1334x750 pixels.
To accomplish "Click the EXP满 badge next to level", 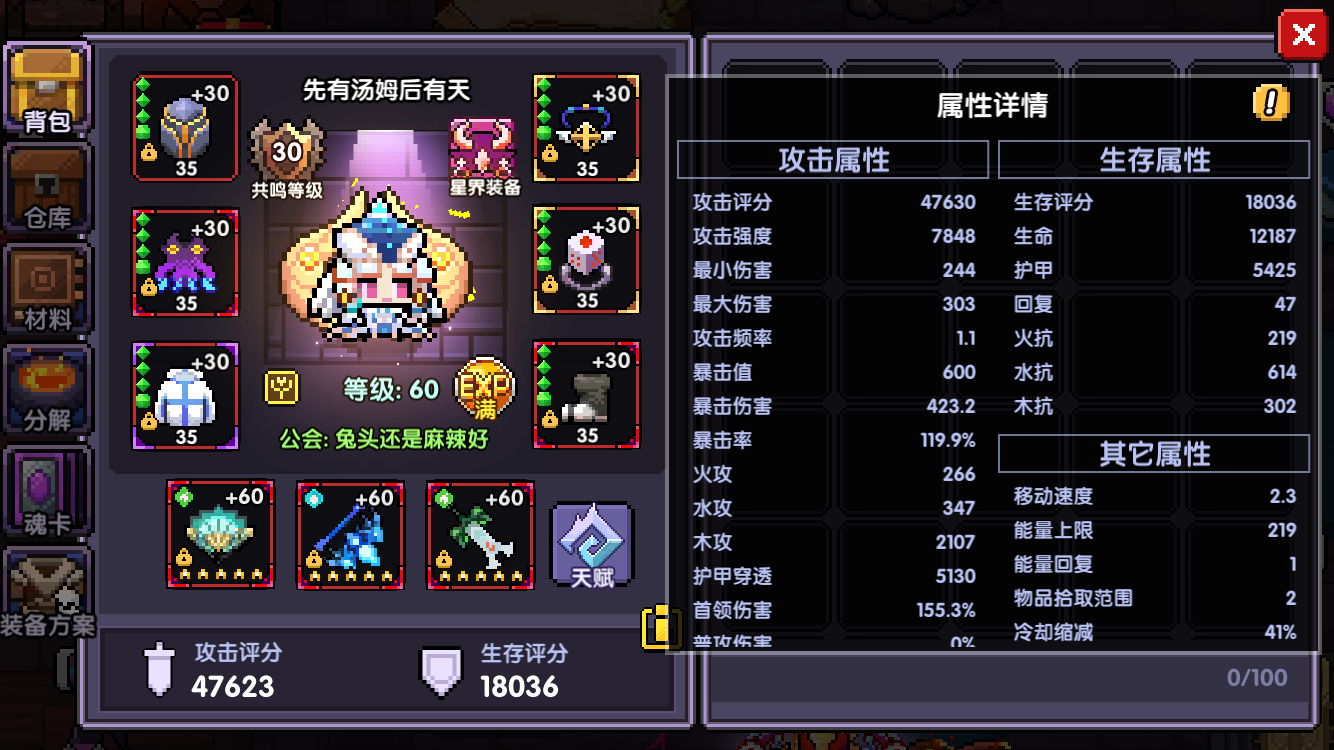I will pos(481,390).
